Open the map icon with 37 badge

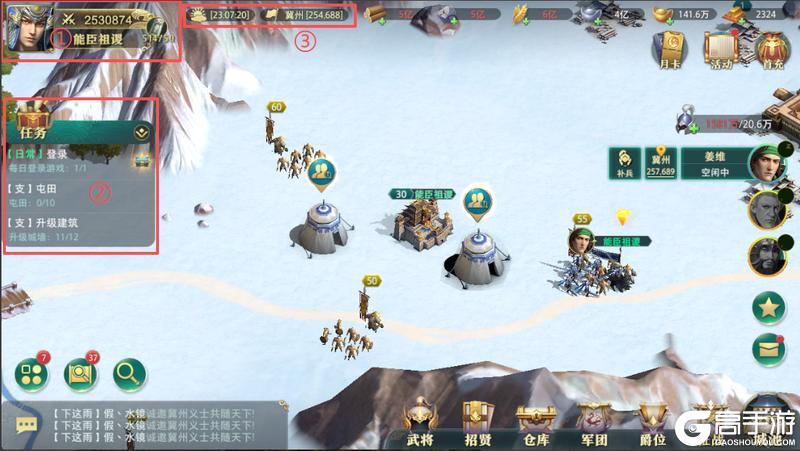click(81, 374)
